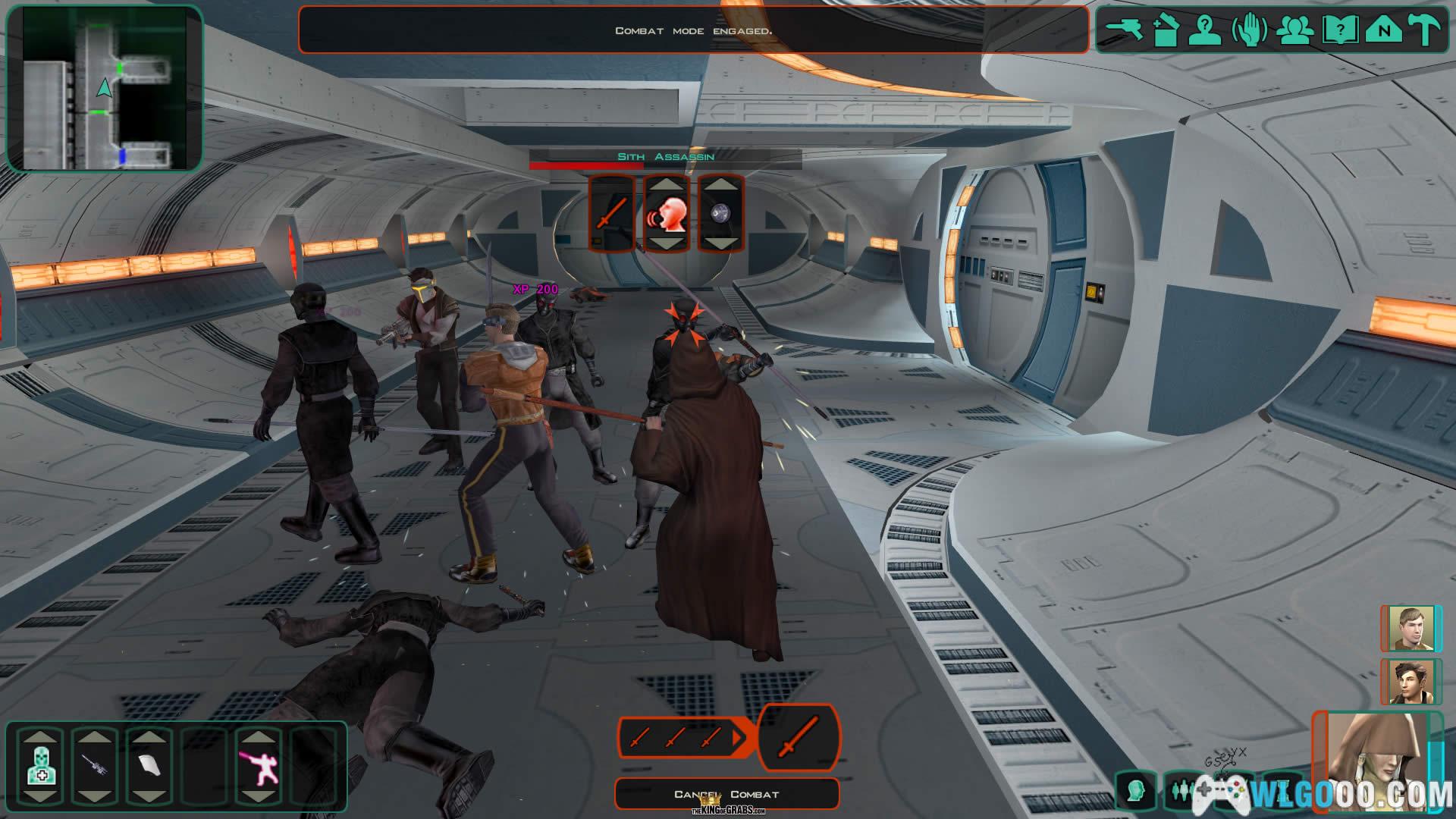The image size is (1456, 819).
Task: Open the Map screen with N icon
Action: (1383, 30)
